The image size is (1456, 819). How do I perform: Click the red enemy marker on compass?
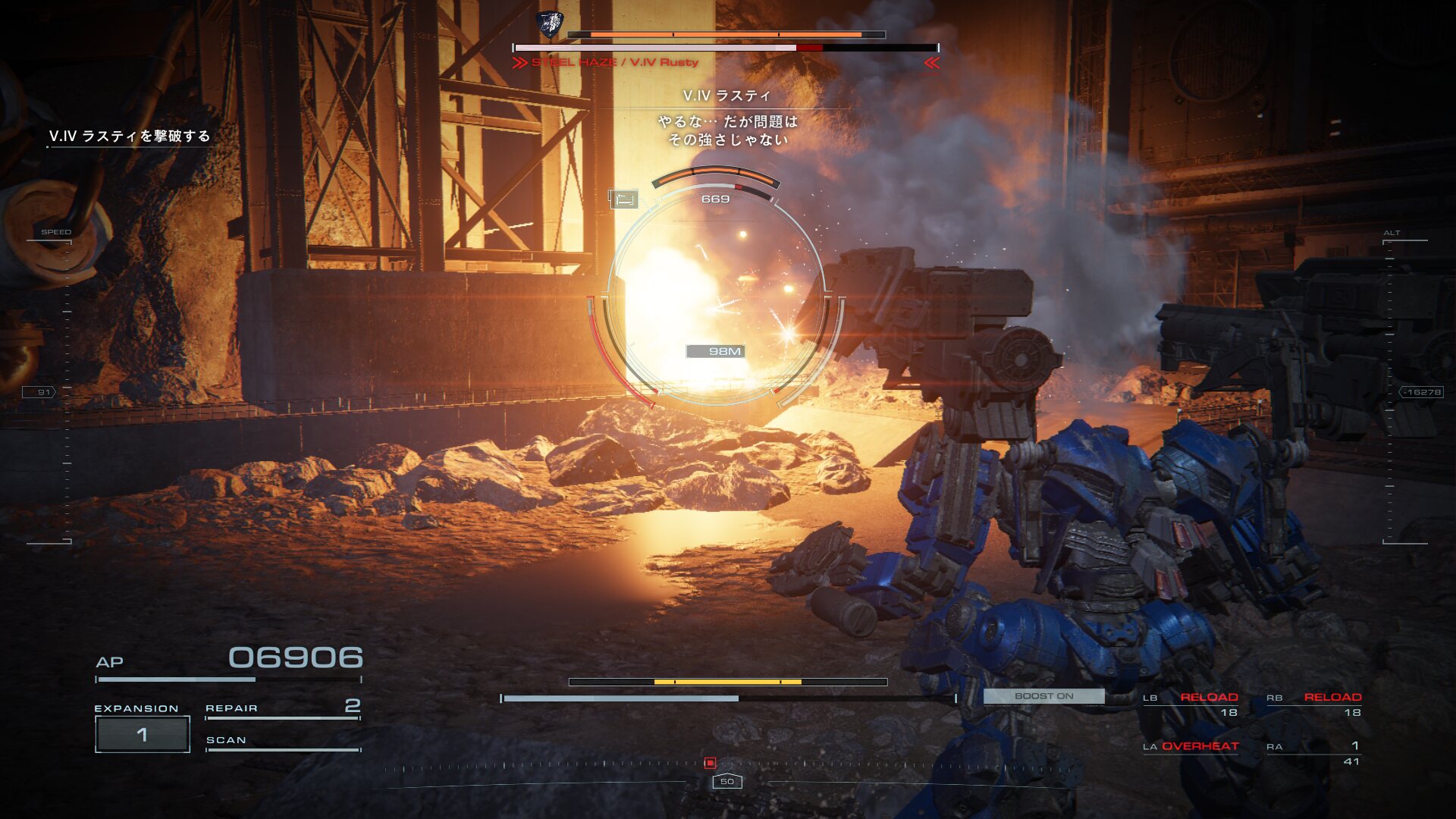pyautogui.click(x=710, y=763)
